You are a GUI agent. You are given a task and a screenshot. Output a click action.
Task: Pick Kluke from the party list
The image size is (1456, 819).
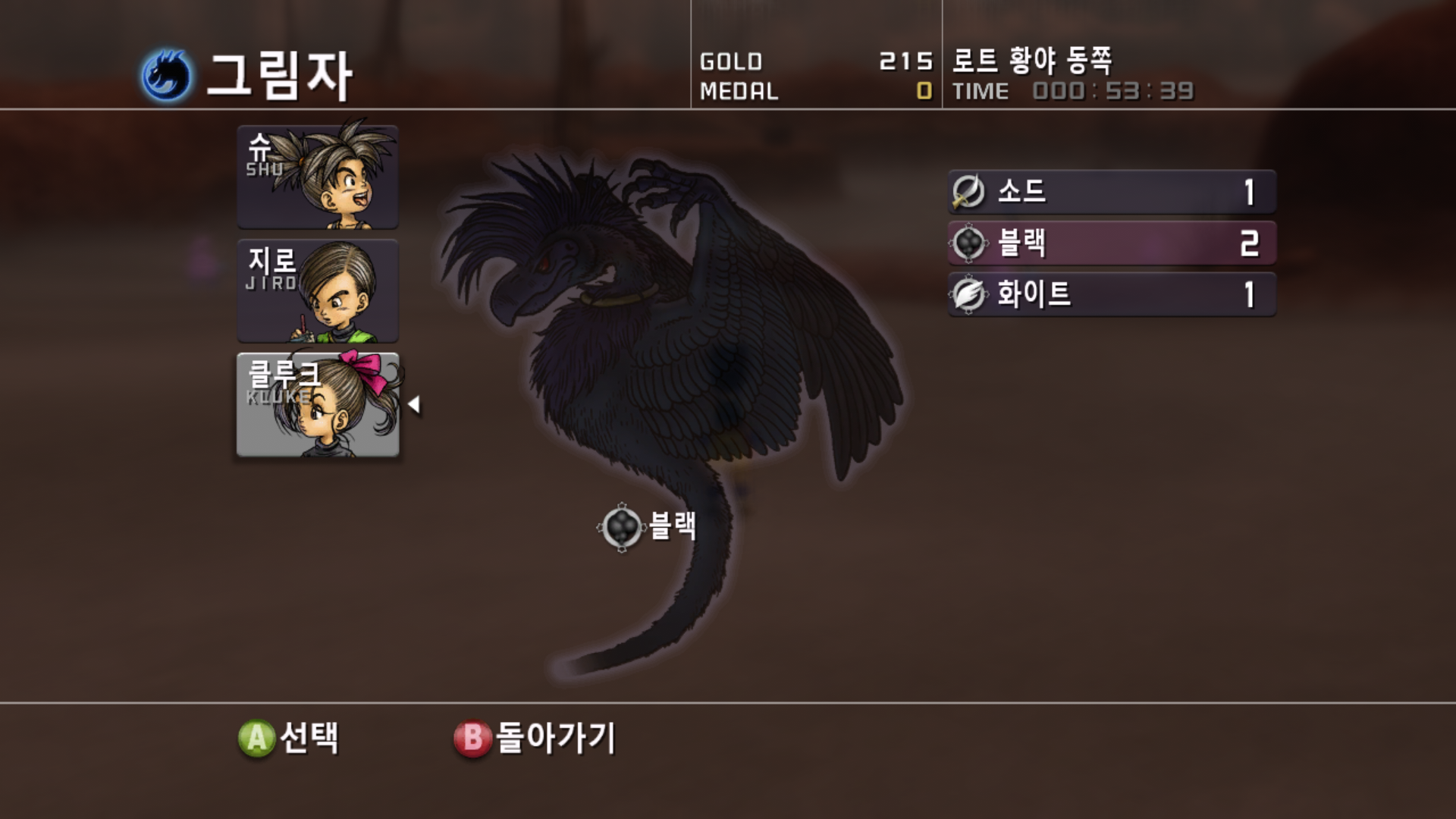click(x=318, y=405)
